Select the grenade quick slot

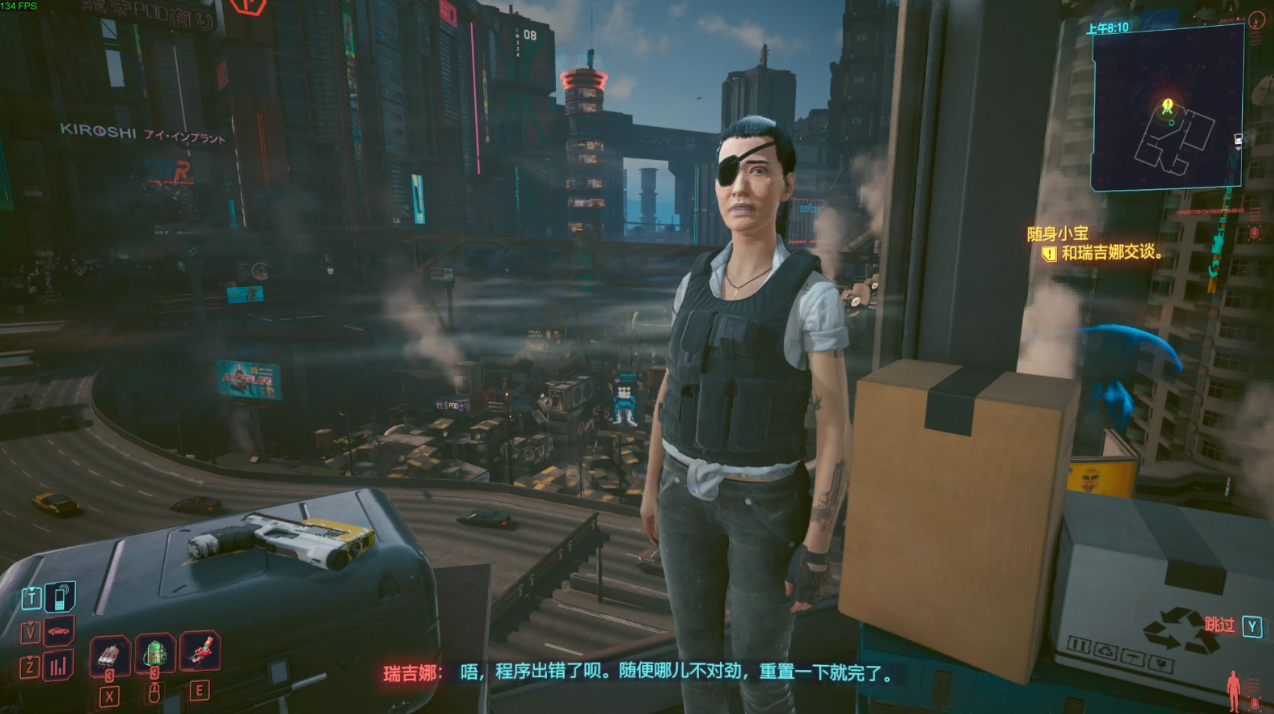coord(109,656)
